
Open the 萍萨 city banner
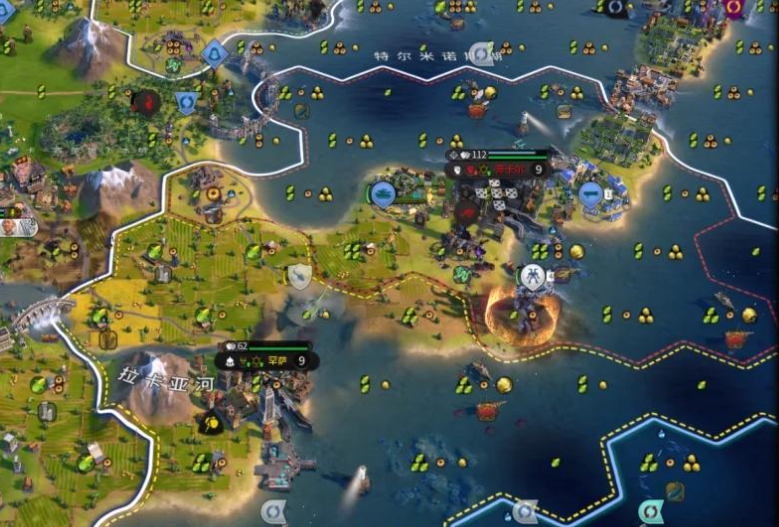pos(267,360)
